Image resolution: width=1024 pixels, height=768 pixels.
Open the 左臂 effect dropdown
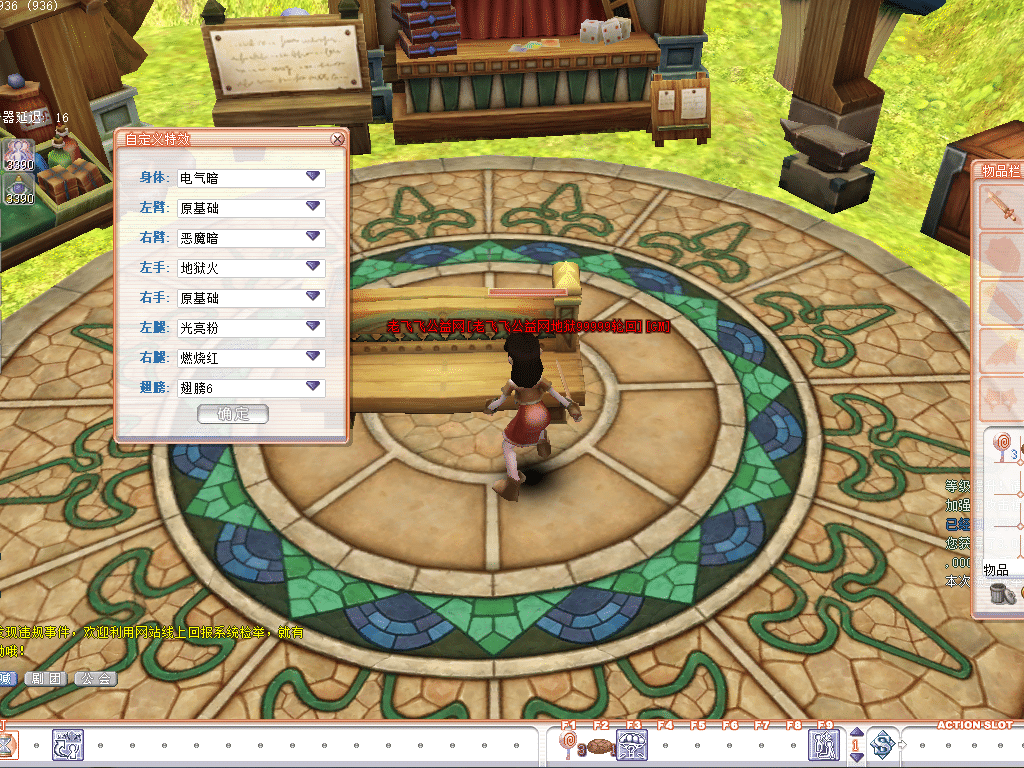pos(313,207)
